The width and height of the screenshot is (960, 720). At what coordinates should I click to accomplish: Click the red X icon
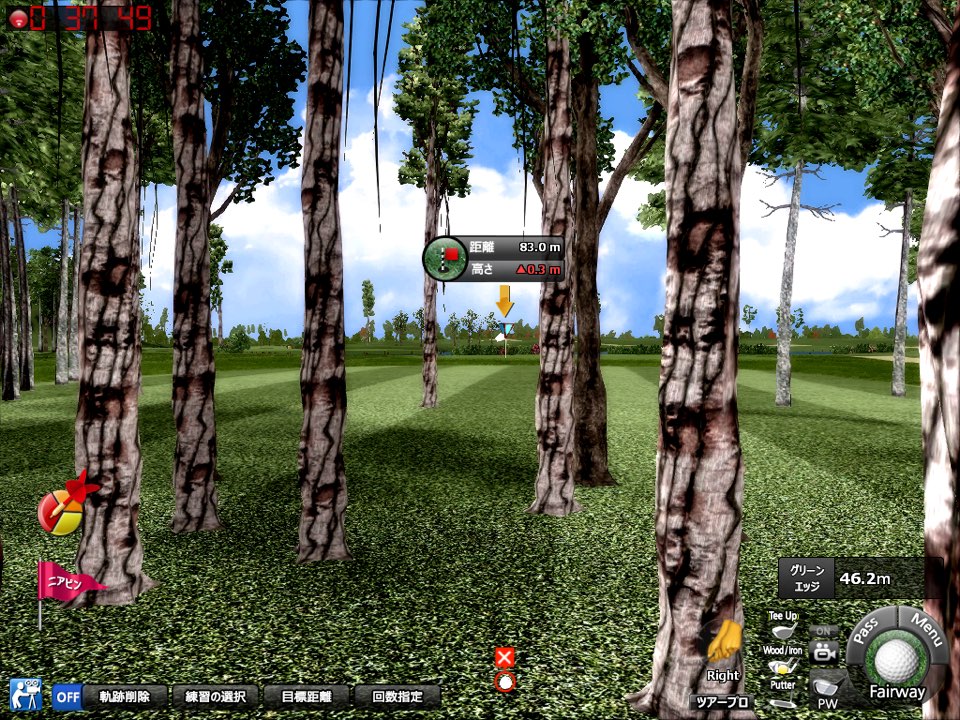pyautogui.click(x=504, y=657)
